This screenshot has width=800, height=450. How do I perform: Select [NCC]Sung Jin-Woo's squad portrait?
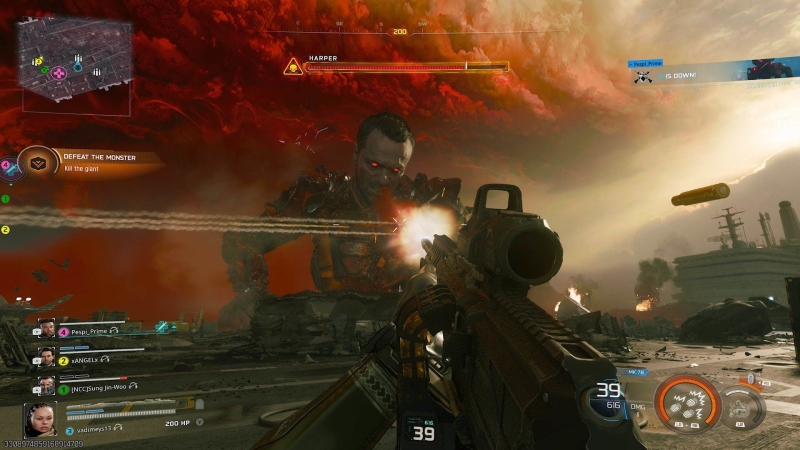click(46, 386)
